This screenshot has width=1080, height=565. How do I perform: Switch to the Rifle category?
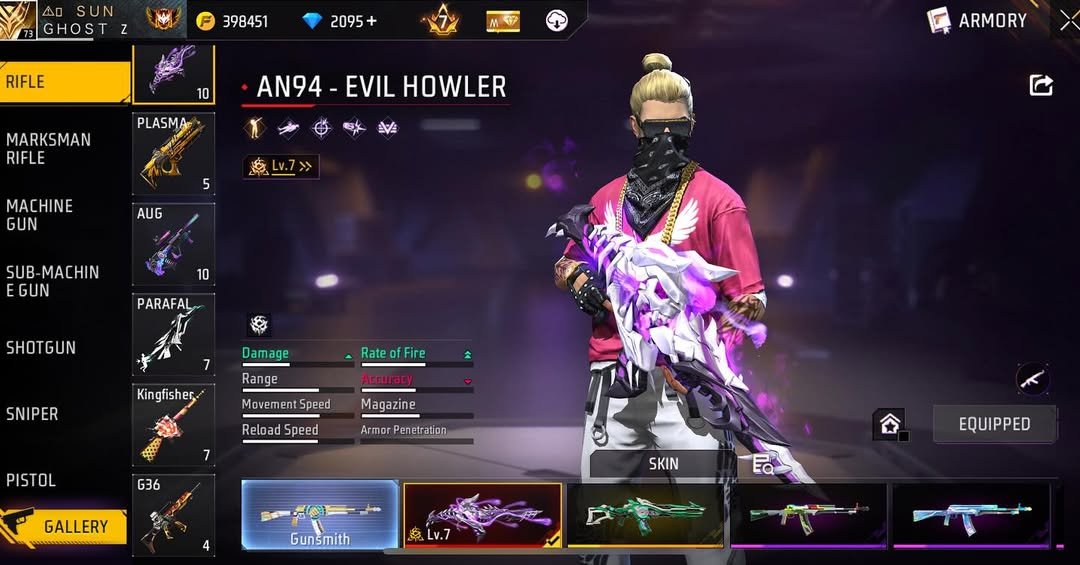pyautogui.click(x=60, y=82)
